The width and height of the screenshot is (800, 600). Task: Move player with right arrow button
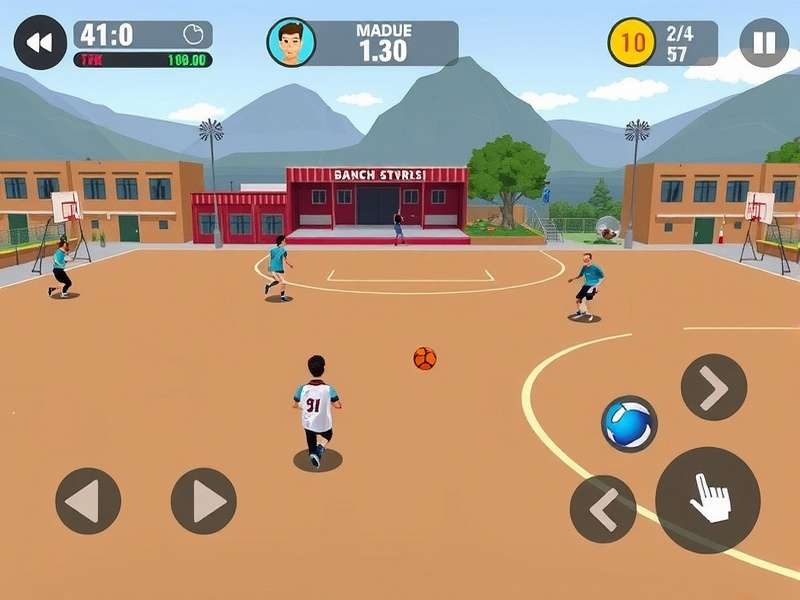(204, 501)
